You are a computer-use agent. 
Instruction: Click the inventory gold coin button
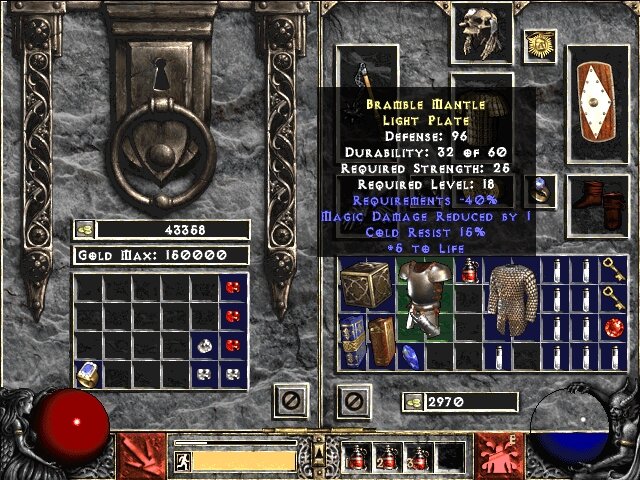click(412, 402)
